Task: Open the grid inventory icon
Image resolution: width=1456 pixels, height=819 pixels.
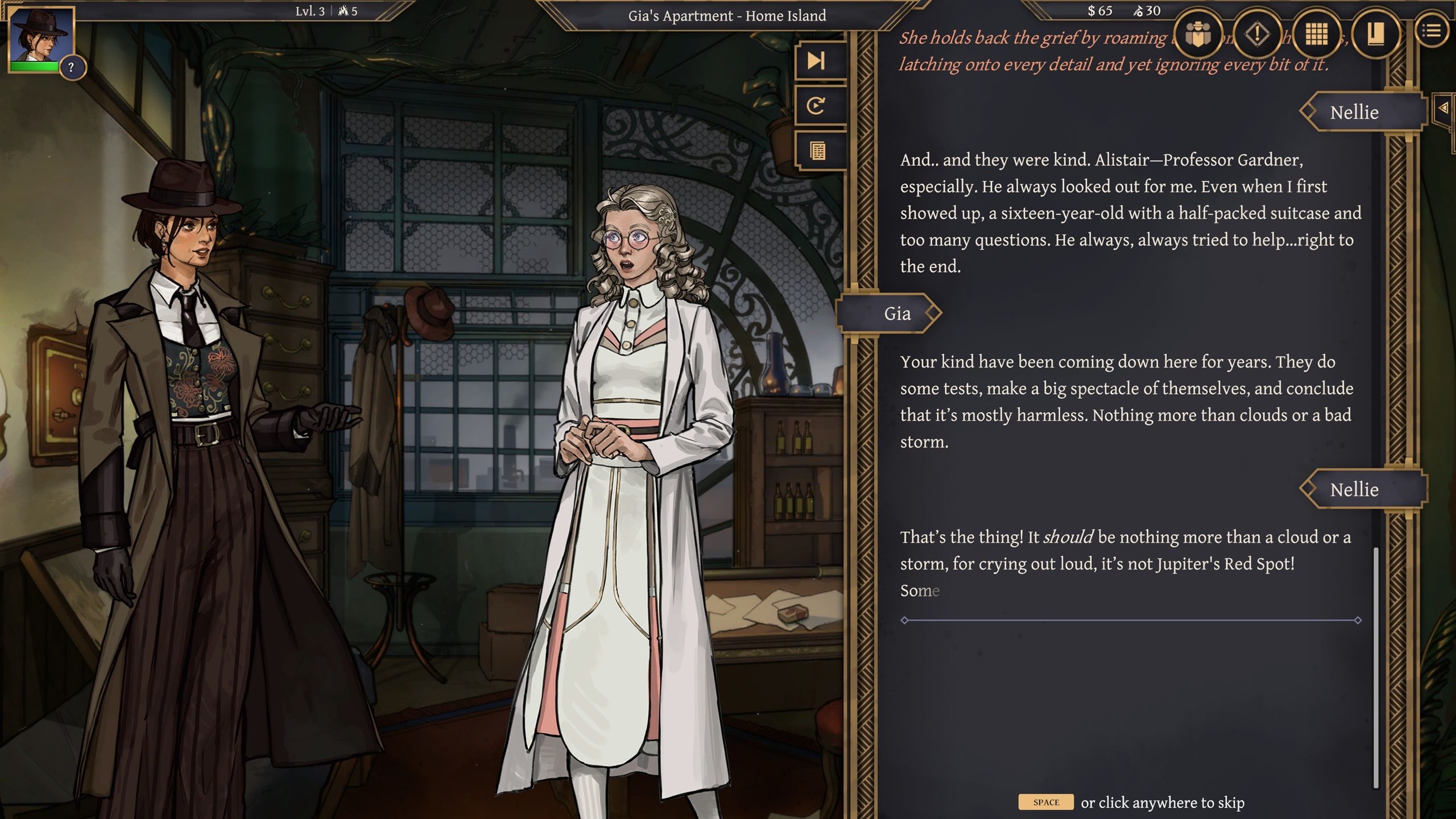Action: click(x=1316, y=34)
